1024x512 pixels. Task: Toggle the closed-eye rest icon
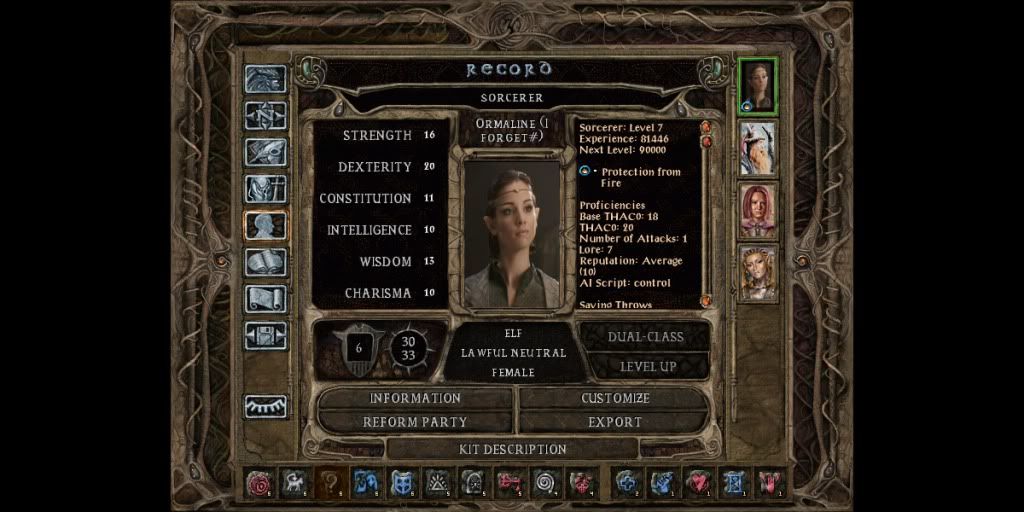point(266,406)
